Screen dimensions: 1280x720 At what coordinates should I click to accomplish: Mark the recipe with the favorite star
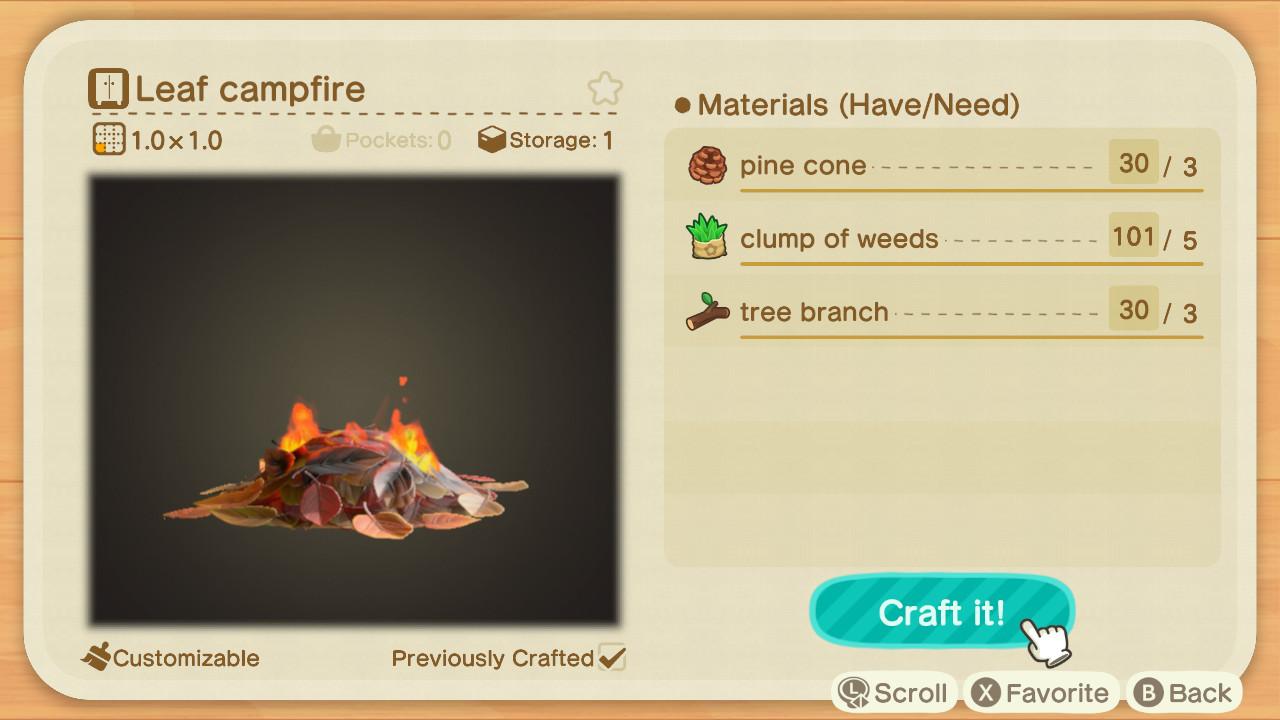(x=604, y=89)
